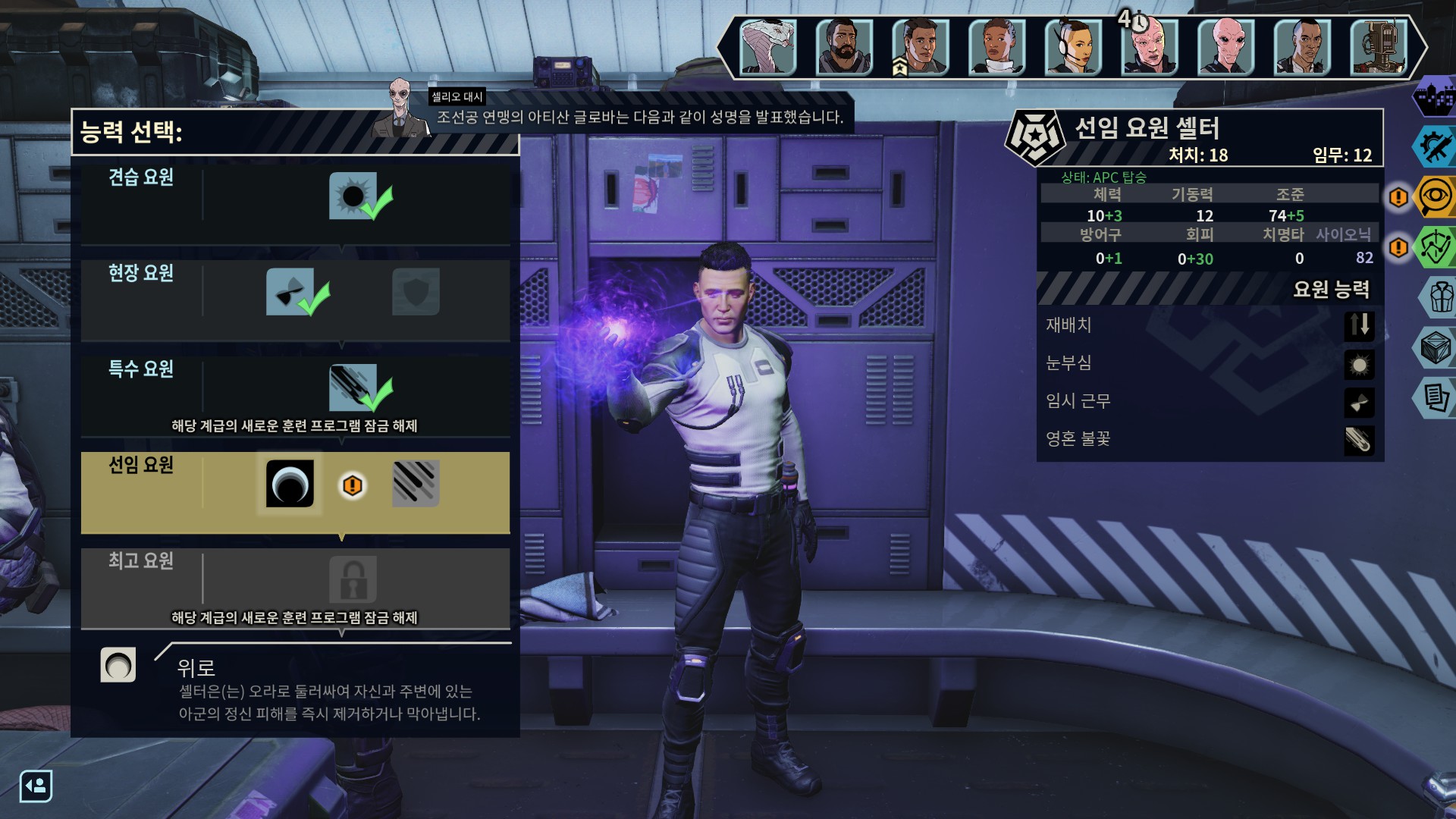Open the blue wrench-and-gear hexagon
The image size is (1456, 819).
tap(1435, 146)
